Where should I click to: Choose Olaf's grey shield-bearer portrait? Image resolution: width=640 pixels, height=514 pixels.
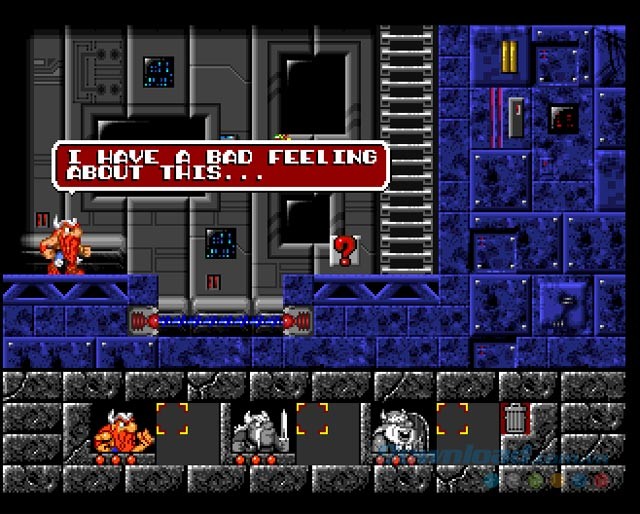tap(400, 431)
